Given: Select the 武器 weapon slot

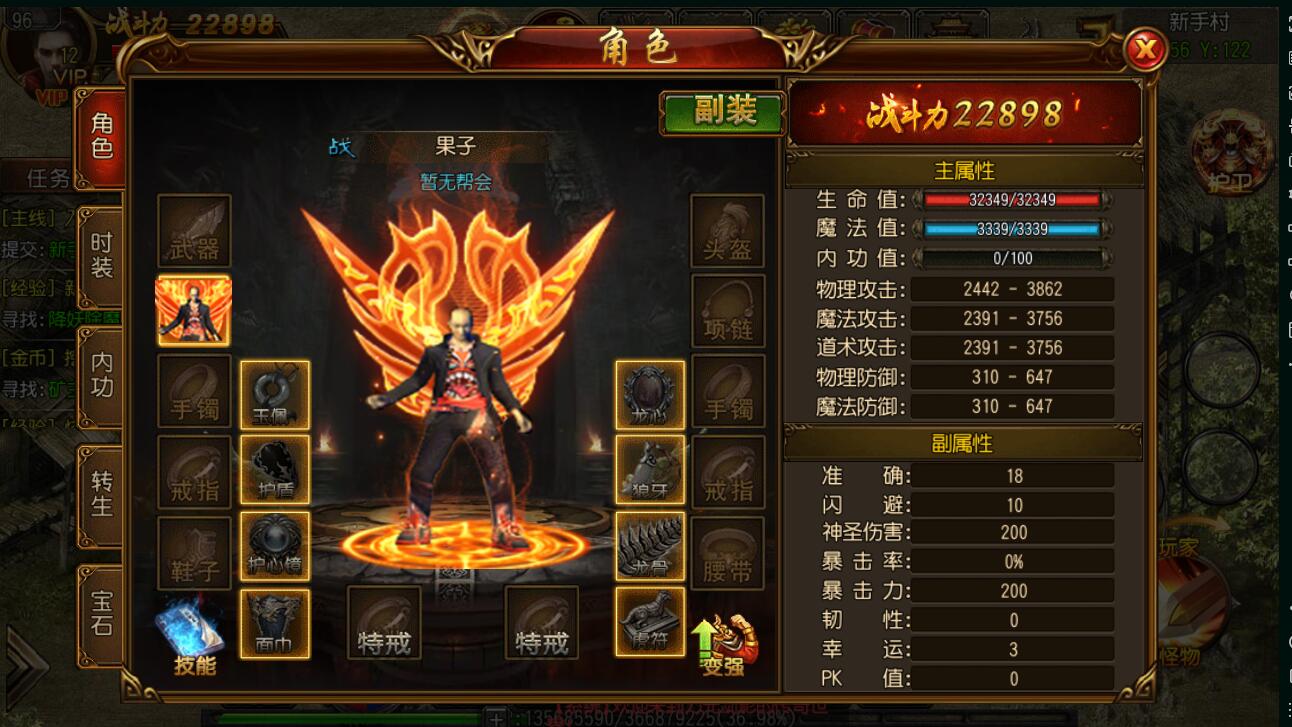Looking at the screenshot, I should [x=194, y=231].
